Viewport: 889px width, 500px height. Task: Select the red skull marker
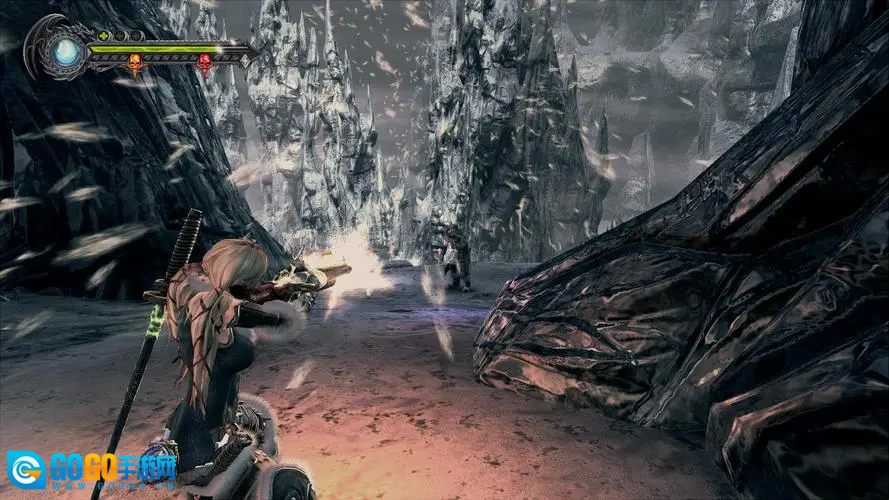point(205,64)
